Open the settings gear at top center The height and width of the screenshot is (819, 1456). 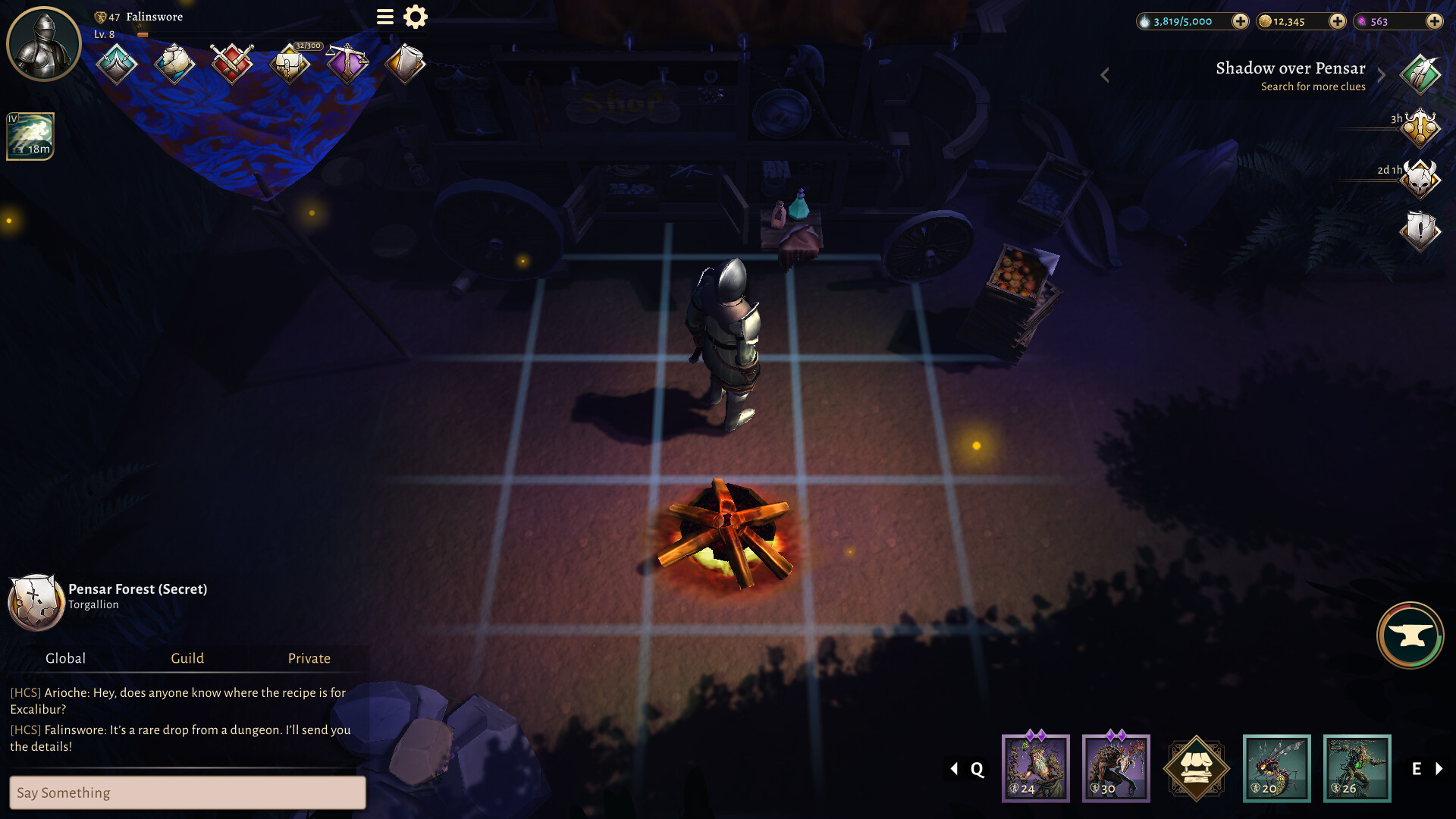coord(414,17)
